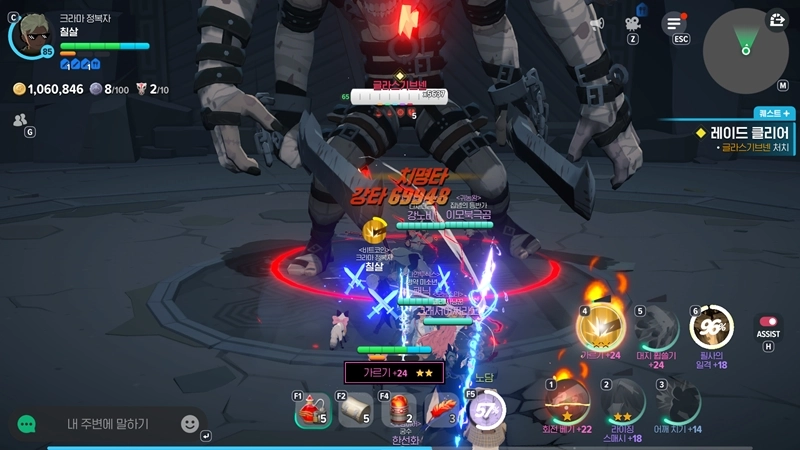Select the 레이드 클리어 quest tracker
Screen dimensions: 800x450
pos(742,132)
